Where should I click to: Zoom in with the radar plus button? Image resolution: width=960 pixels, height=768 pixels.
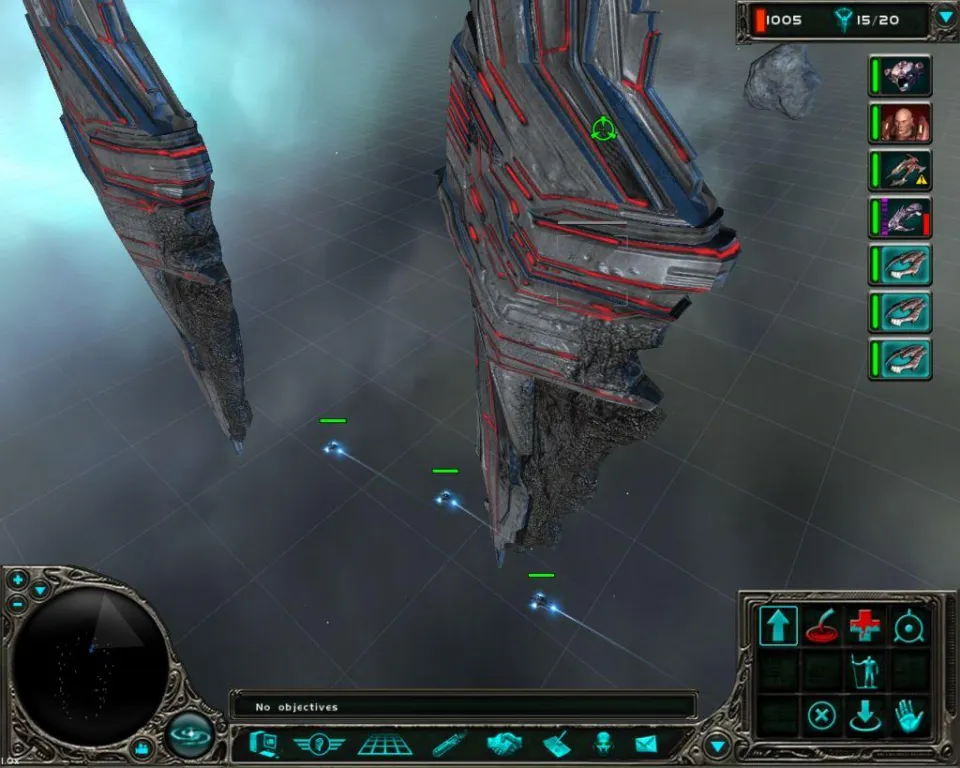point(18,581)
